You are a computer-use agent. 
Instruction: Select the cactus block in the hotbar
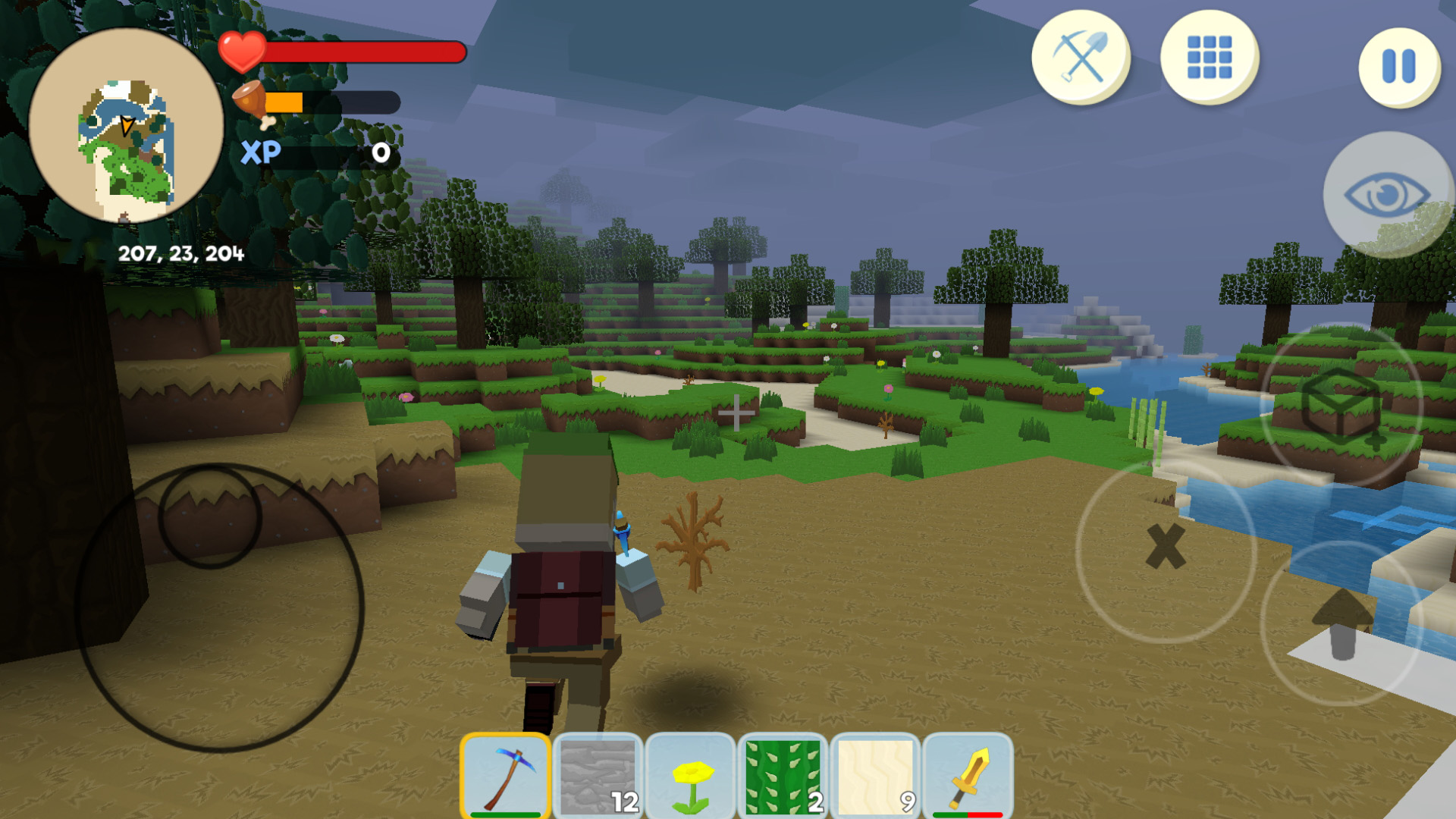[x=784, y=775]
